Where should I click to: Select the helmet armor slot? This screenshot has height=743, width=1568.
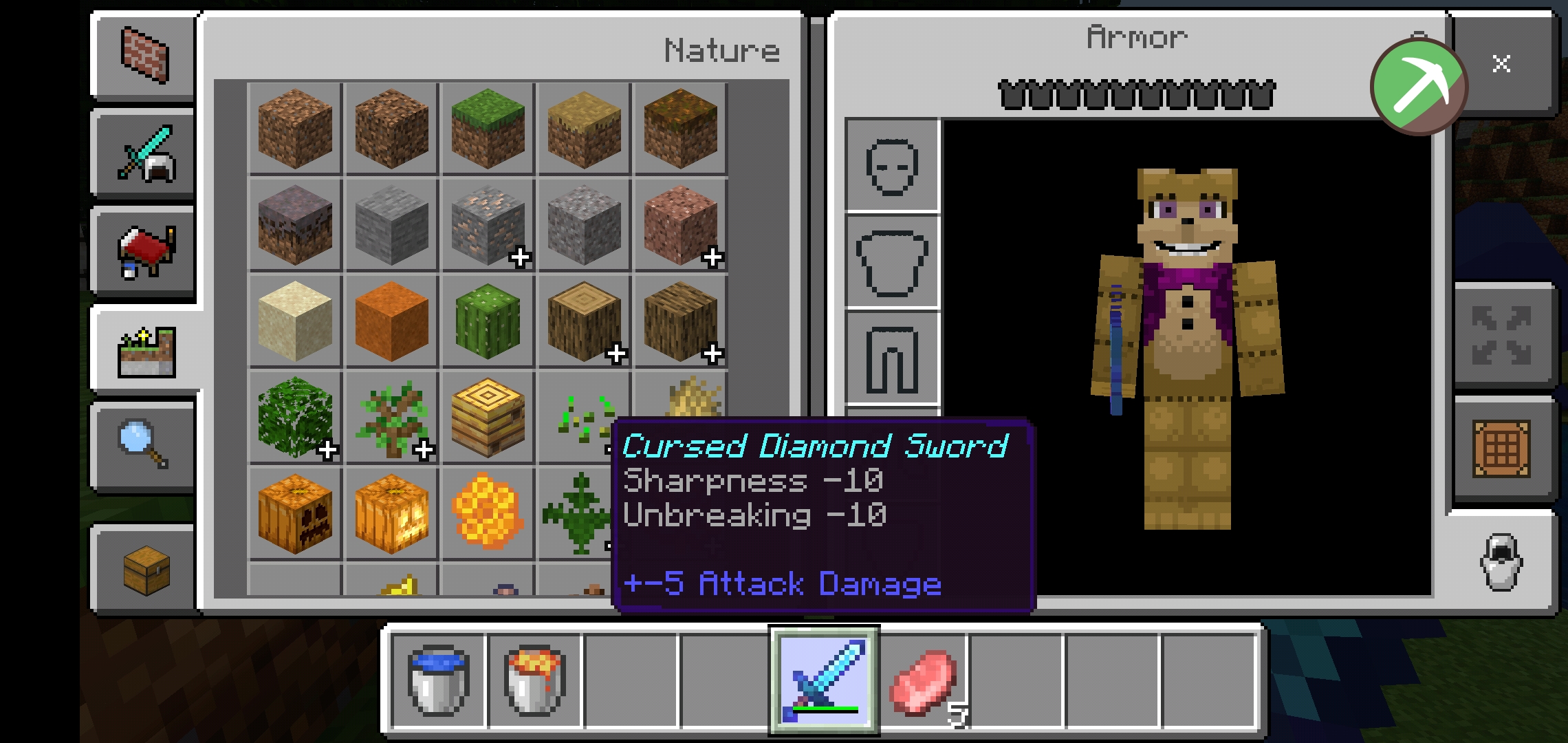click(891, 167)
